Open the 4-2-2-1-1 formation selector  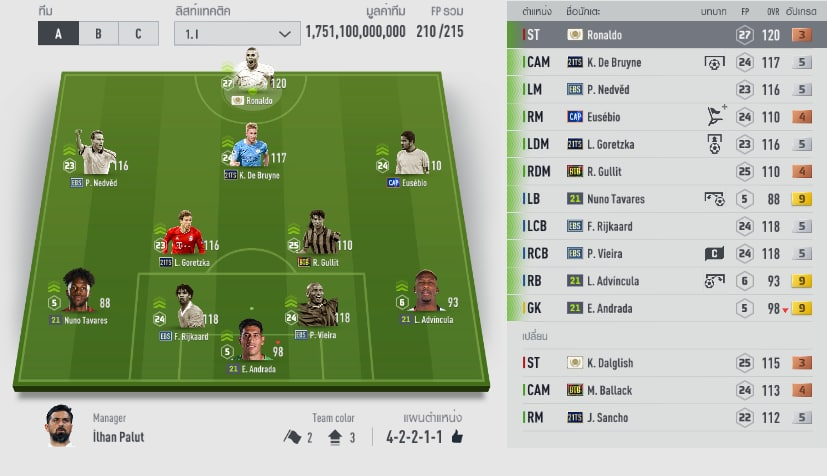[x=417, y=437]
